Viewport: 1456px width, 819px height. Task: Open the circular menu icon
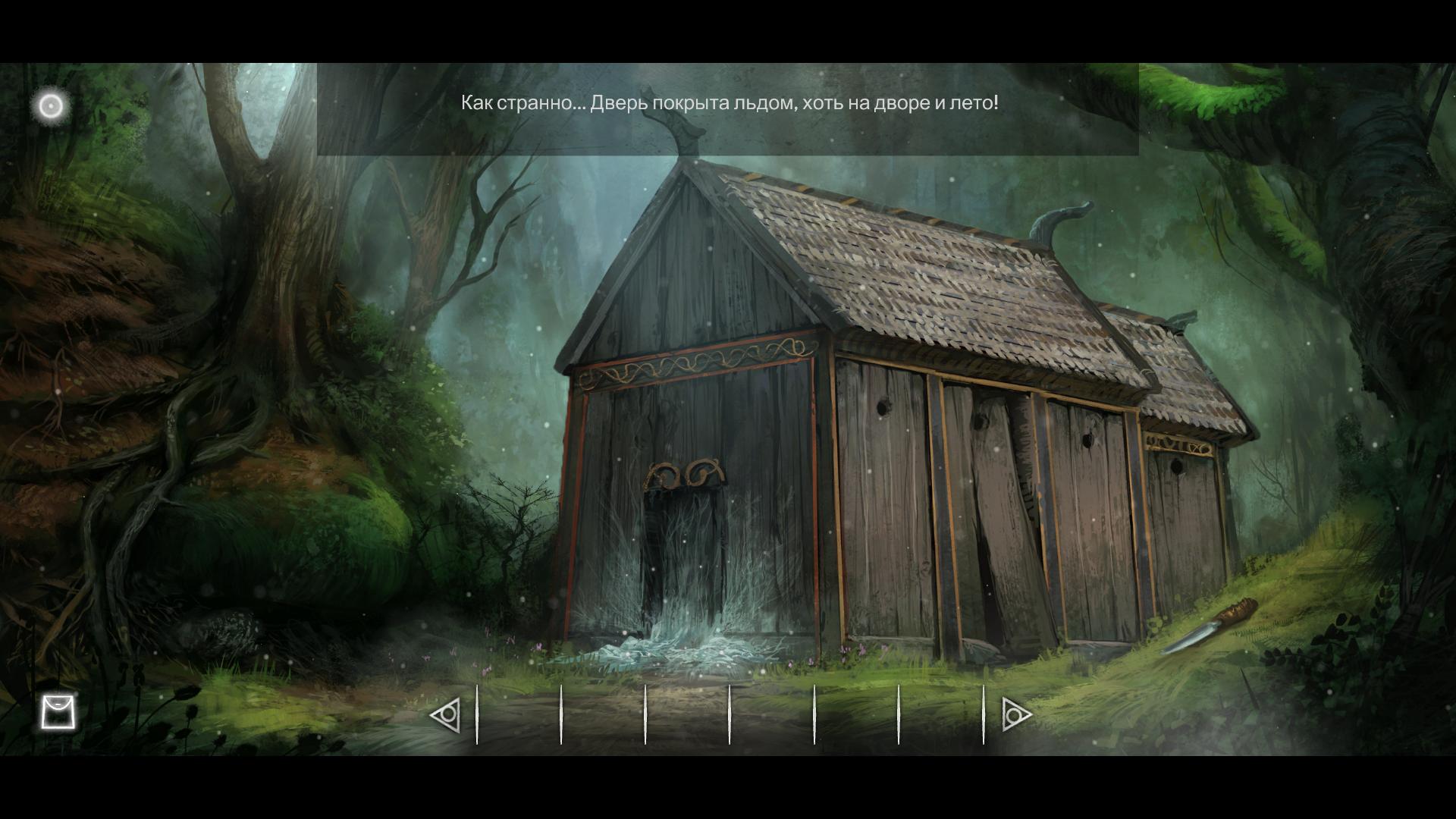pos(51,106)
